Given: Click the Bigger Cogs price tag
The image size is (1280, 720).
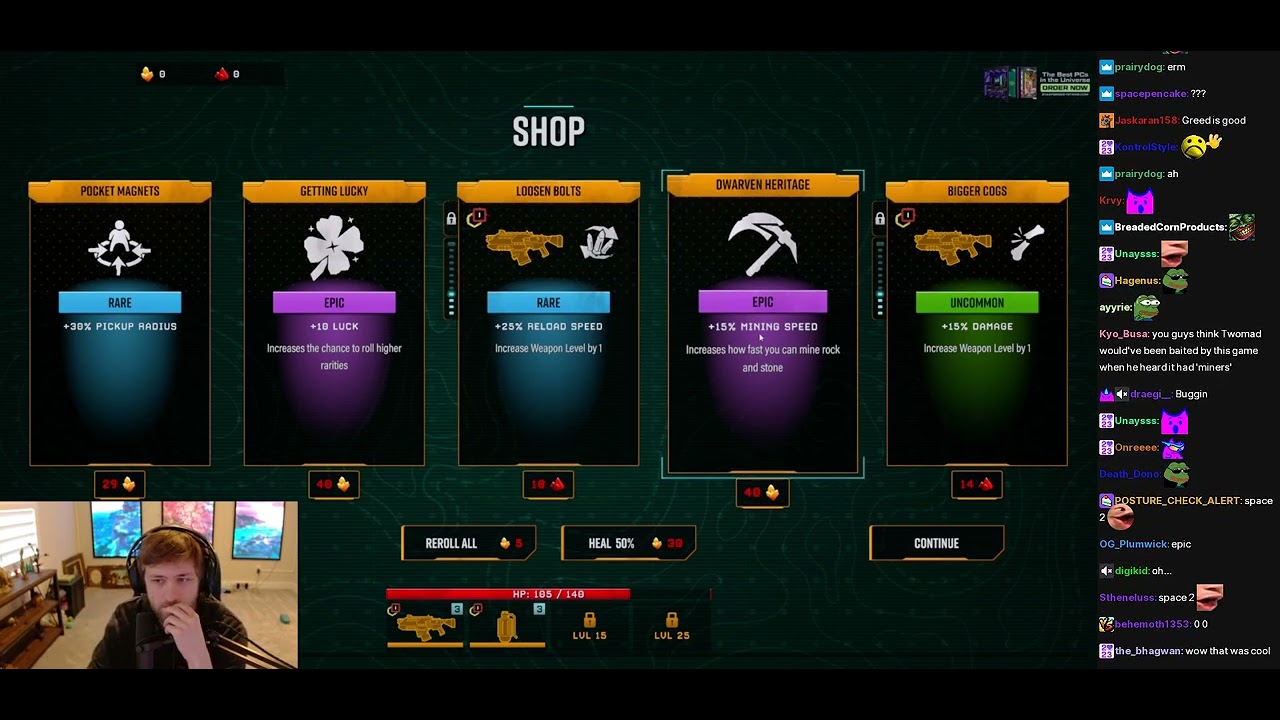Looking at the screenshot, I should pos(977,484).
